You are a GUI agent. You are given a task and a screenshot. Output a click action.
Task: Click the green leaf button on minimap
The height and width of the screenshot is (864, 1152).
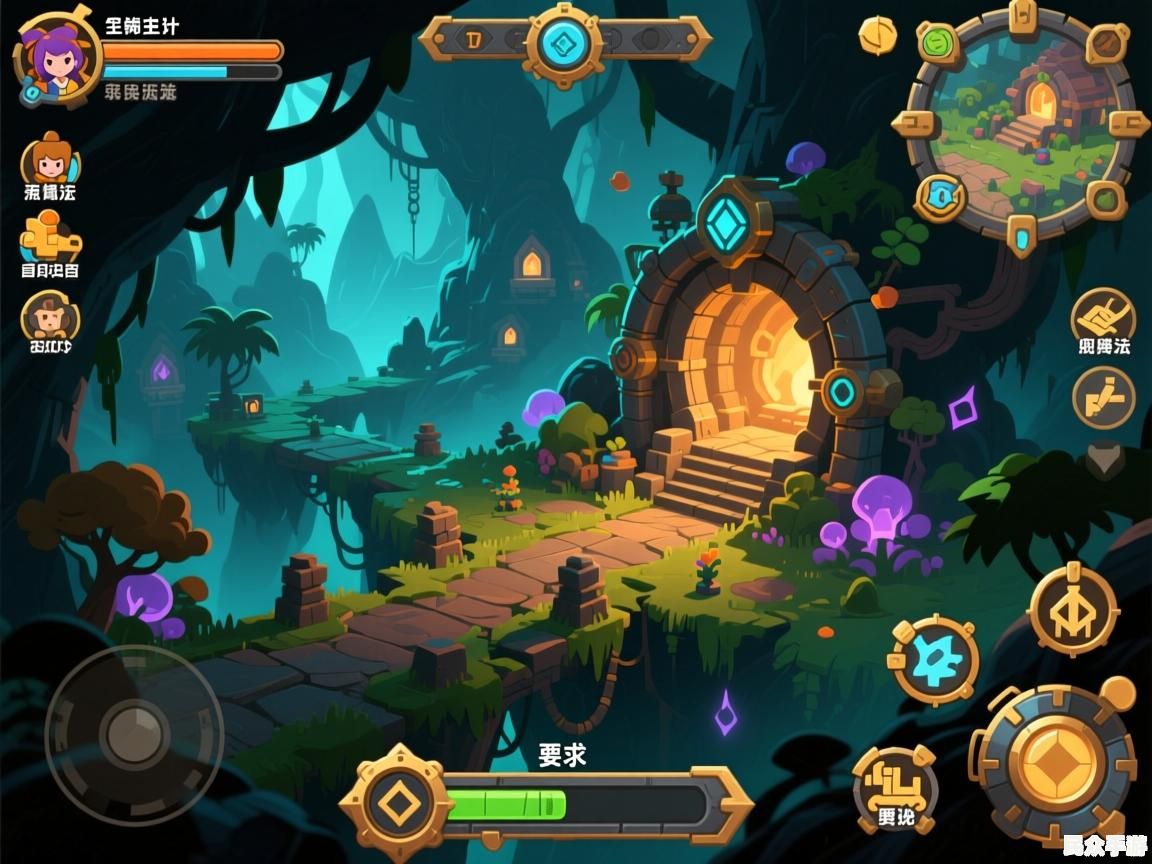(939, 43)
